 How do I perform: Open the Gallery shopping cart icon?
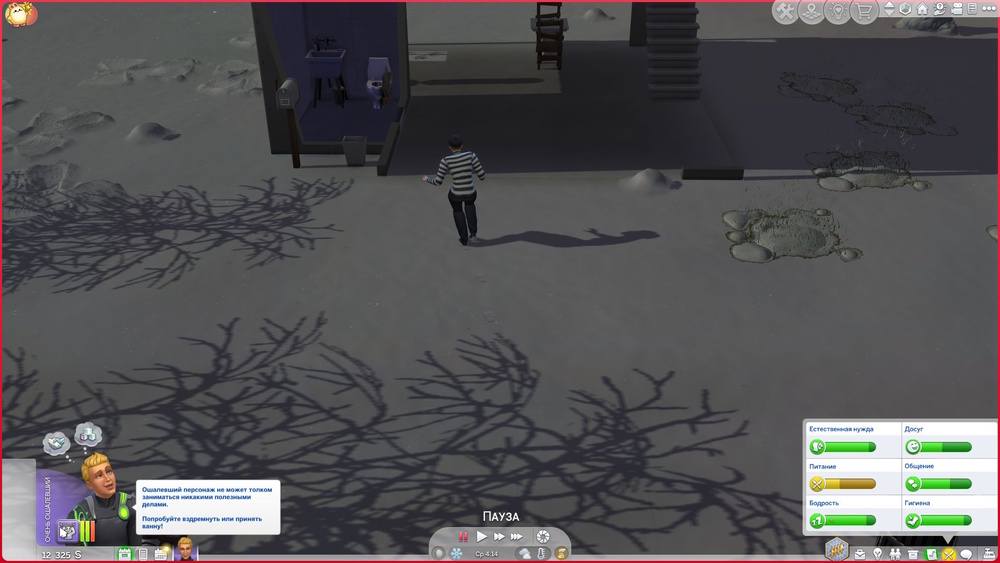[863, 11]
